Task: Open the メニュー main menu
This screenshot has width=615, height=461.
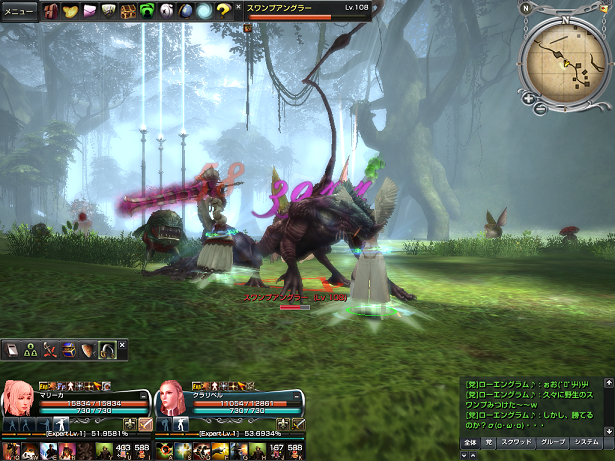Action: 19,12
